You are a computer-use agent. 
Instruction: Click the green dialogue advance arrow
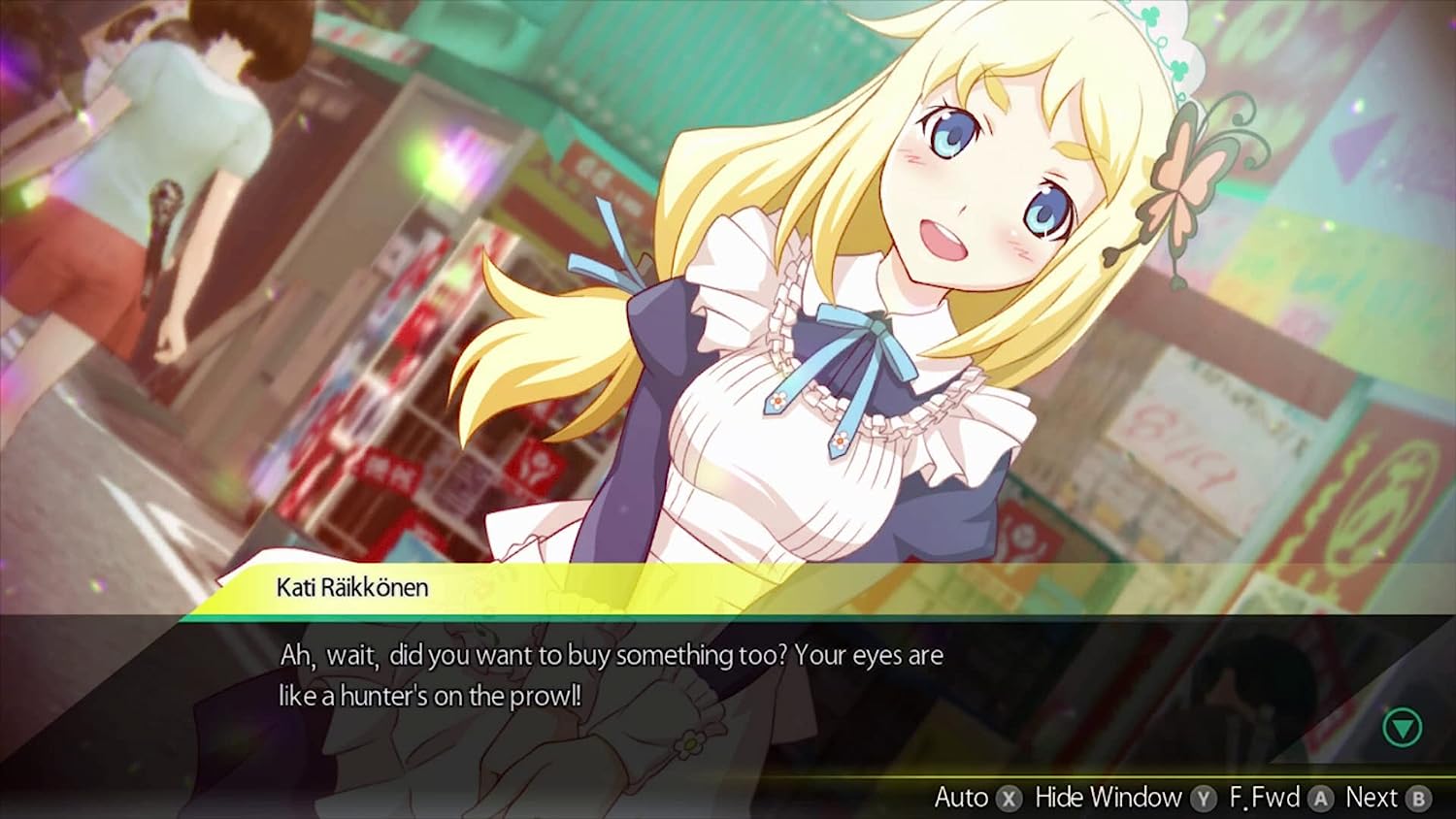click(x=1402, y=727)
